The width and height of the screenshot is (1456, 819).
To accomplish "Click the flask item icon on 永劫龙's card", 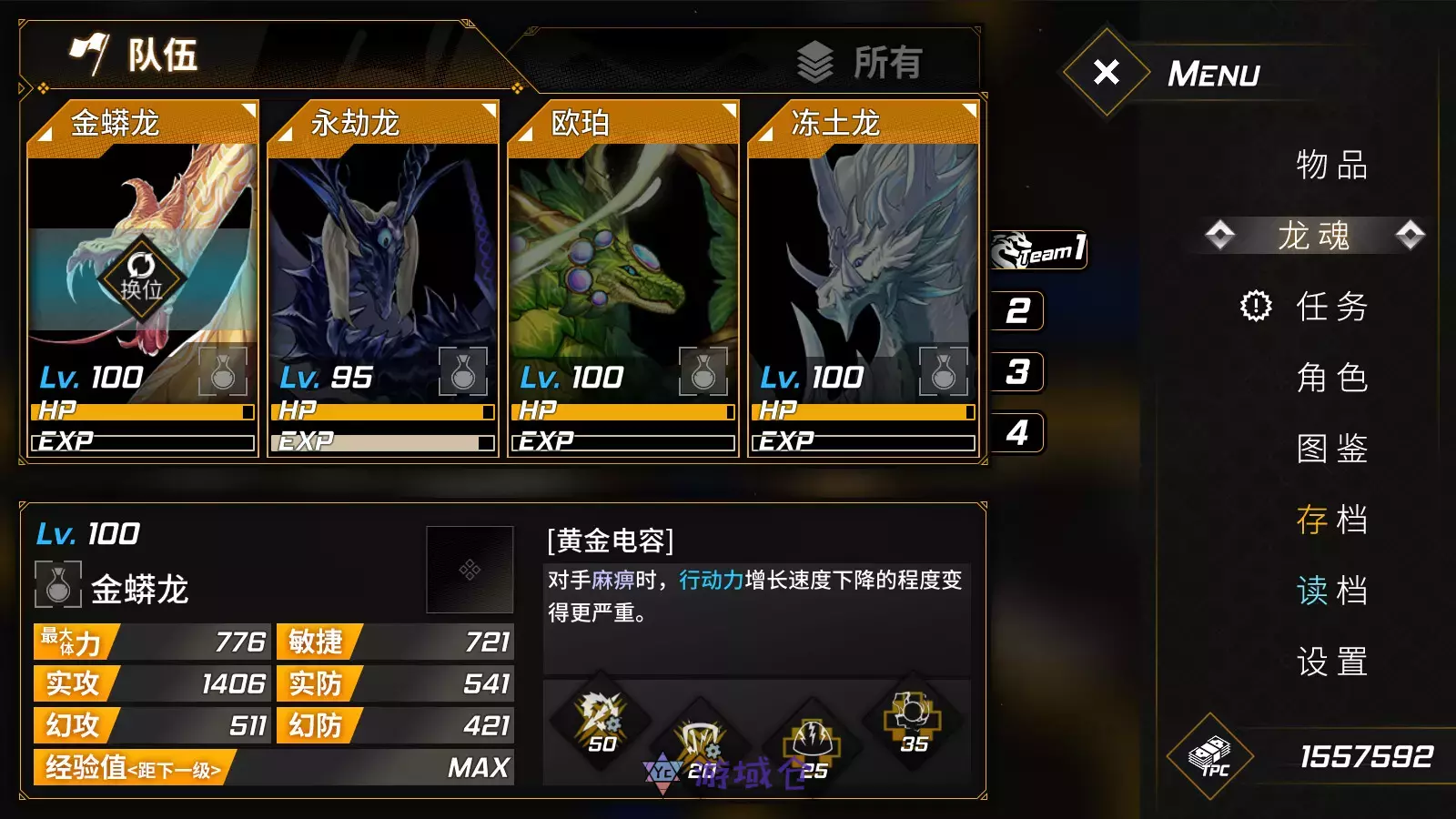I will tap(464, 374).
